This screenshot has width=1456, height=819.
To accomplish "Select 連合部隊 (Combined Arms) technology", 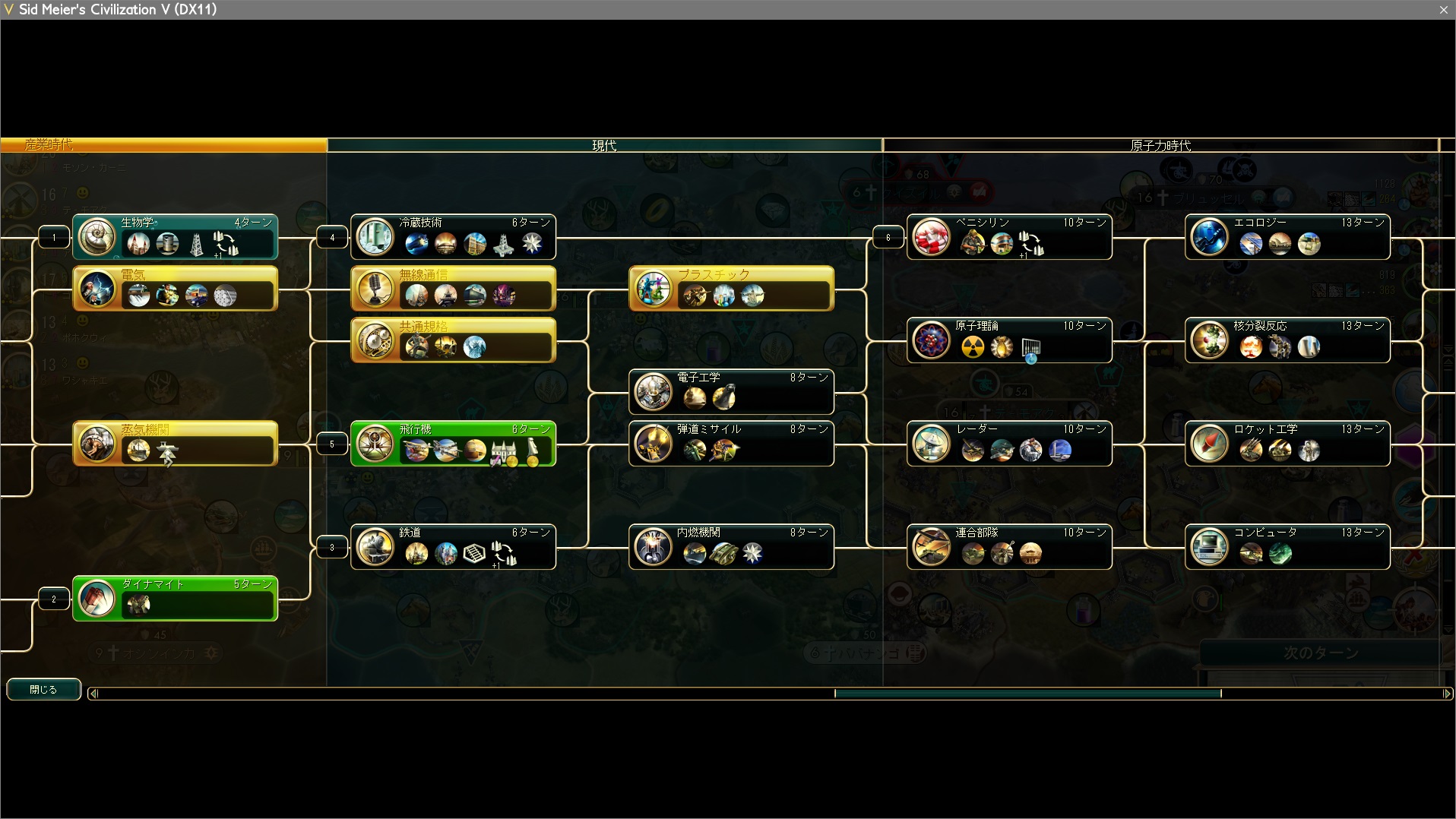I will coord(1010,546).
